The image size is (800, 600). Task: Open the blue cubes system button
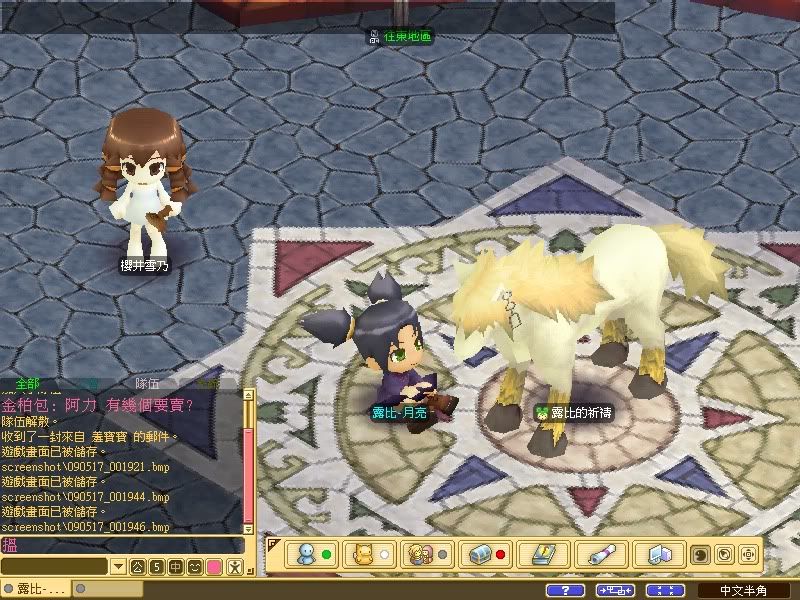coord(659,554)
